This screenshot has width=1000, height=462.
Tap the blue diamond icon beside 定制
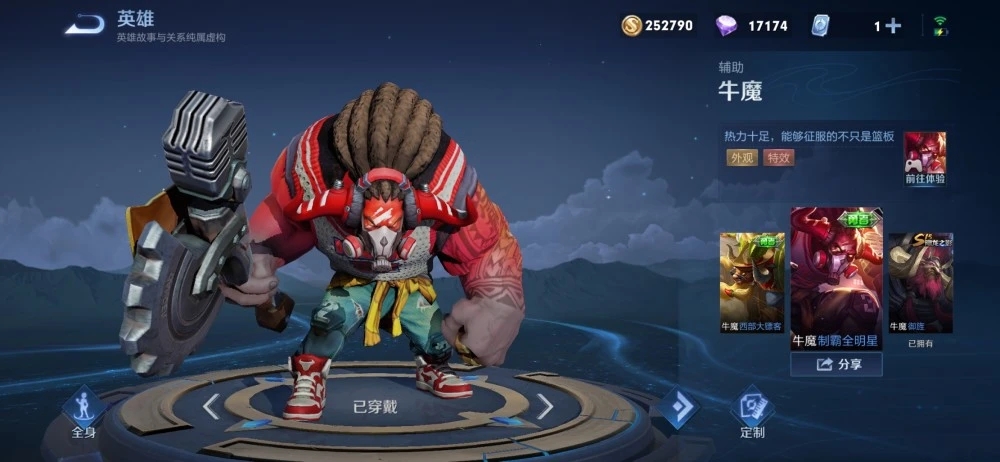(679, 408)
